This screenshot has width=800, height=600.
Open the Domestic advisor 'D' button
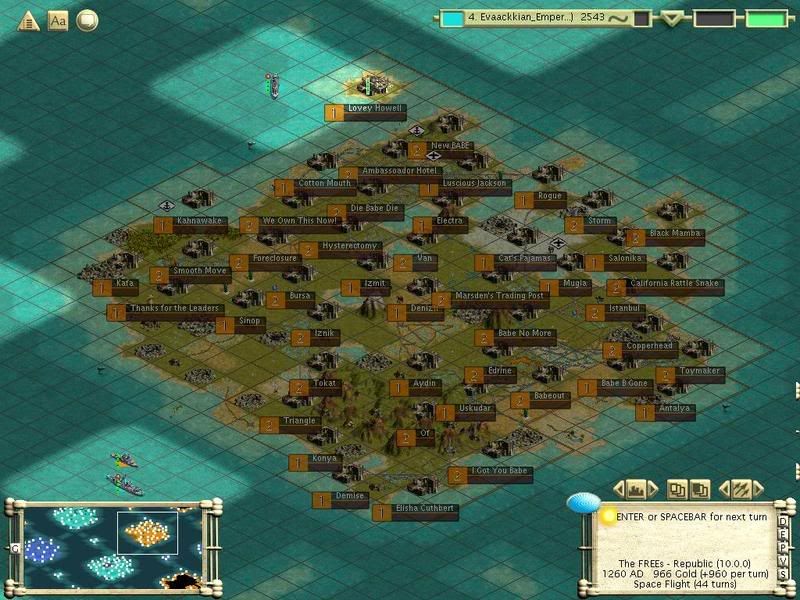(784, 521)
